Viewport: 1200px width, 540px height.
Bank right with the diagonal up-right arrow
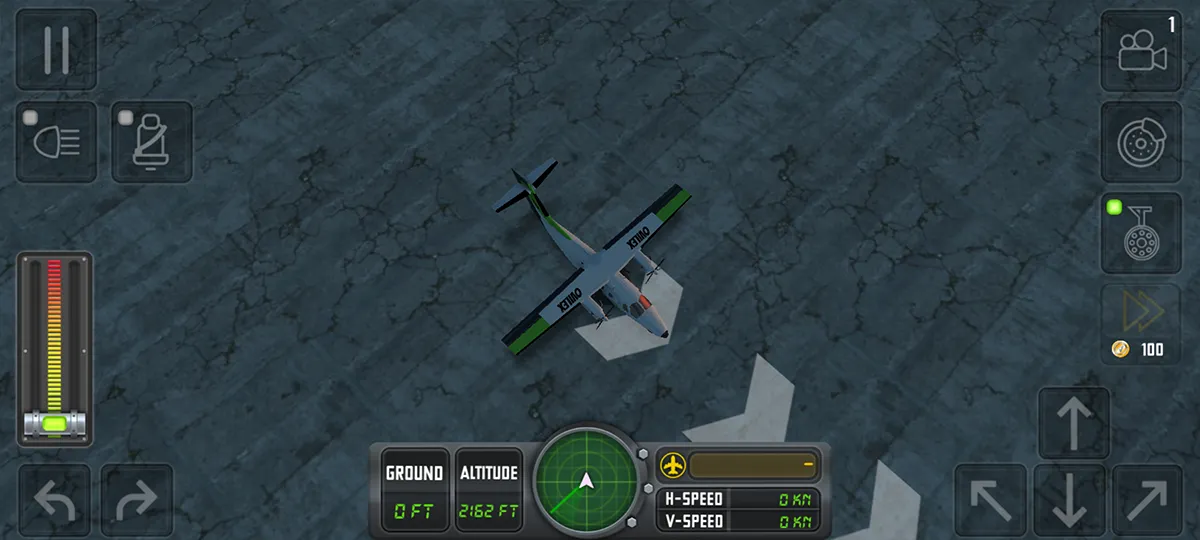[x=1148, y=499]
